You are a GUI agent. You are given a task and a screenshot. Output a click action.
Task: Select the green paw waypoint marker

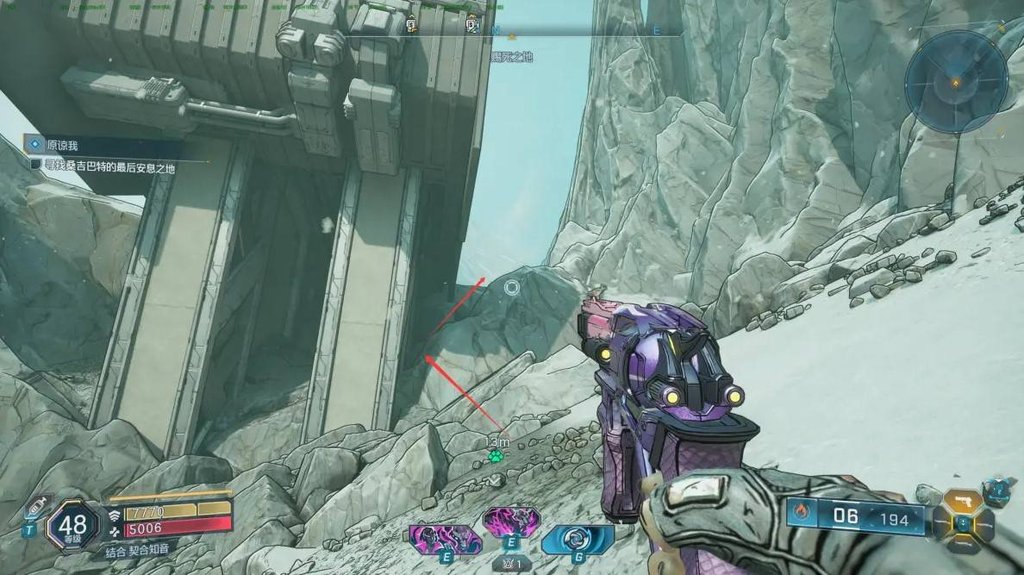(x=496, y=456)
